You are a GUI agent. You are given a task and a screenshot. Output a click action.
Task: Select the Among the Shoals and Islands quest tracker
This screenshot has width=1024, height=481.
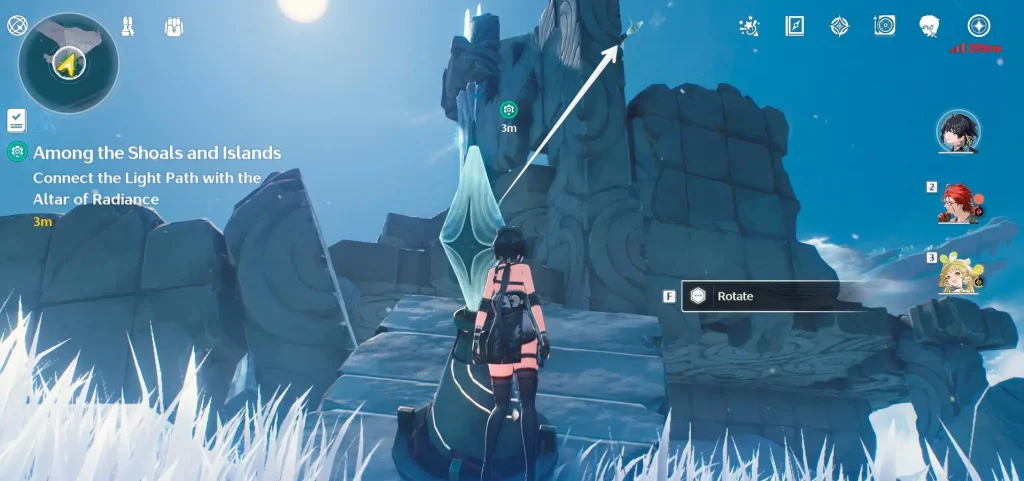(x=157, y=153)
